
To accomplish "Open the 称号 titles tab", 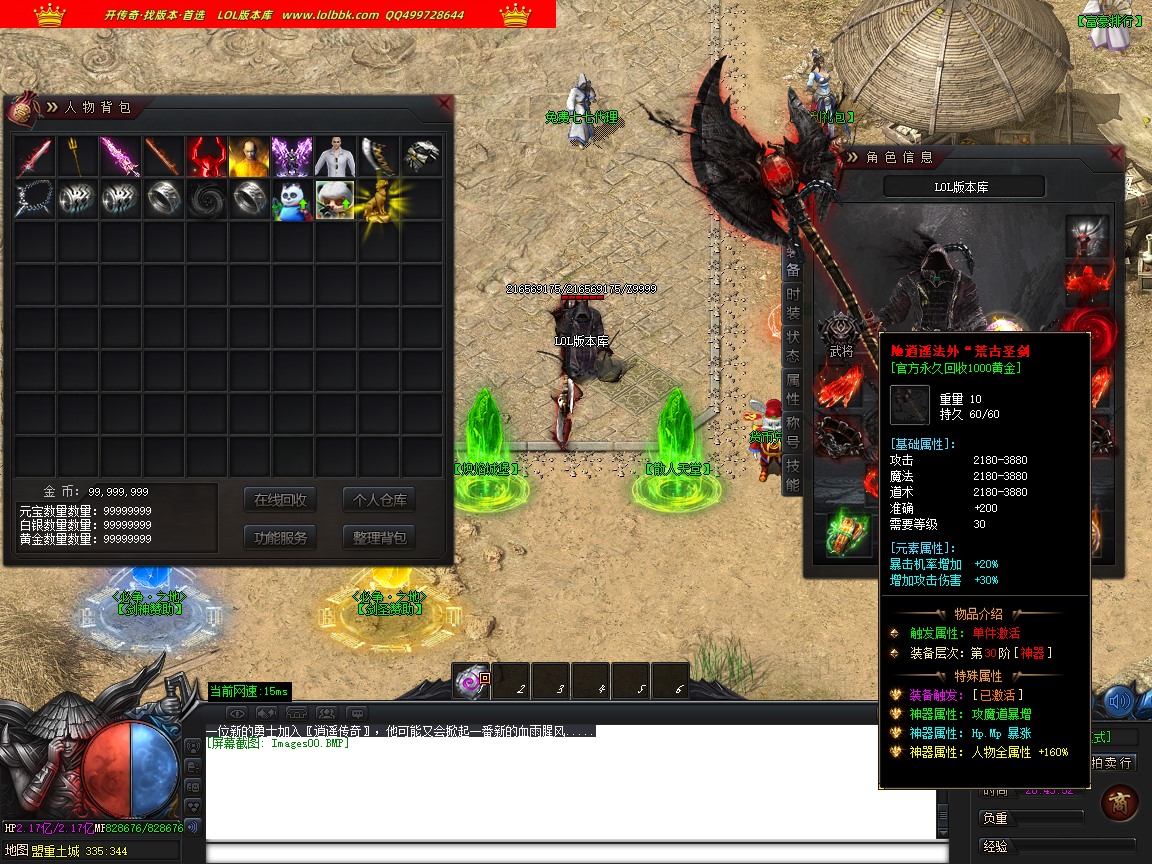I will coord(792,433).
